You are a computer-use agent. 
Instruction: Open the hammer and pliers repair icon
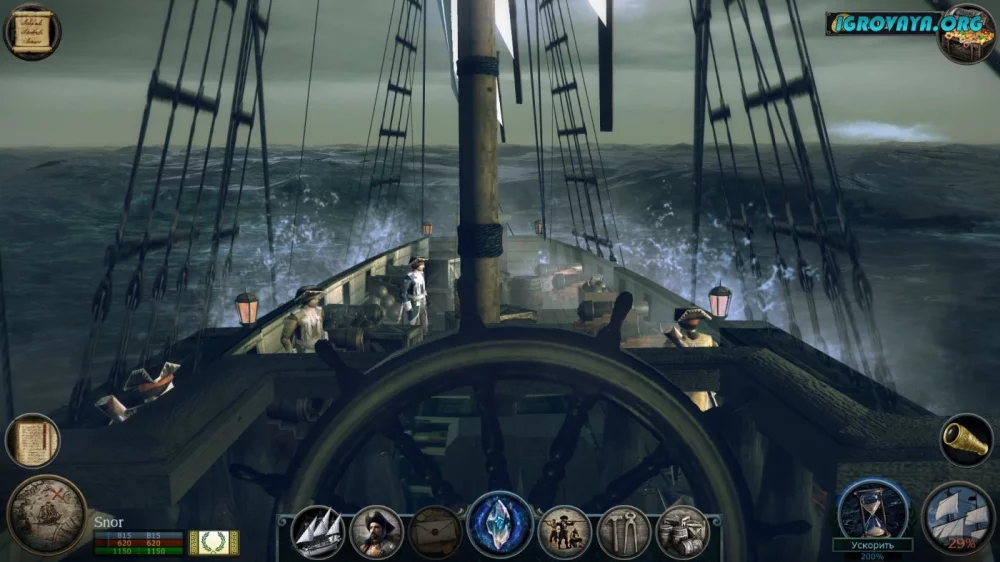tap(624, 531)
